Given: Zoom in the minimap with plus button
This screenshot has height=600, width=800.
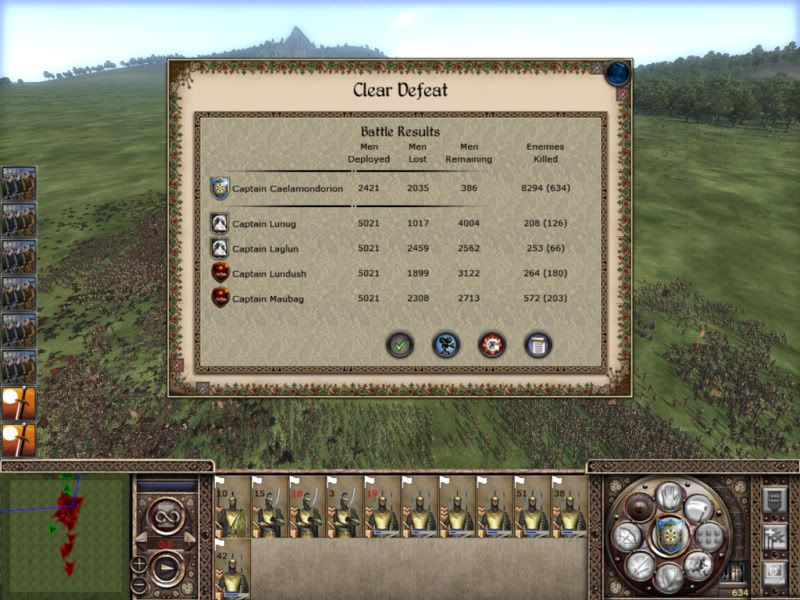Looking at the screenshot, I should (x=139, y=564).
